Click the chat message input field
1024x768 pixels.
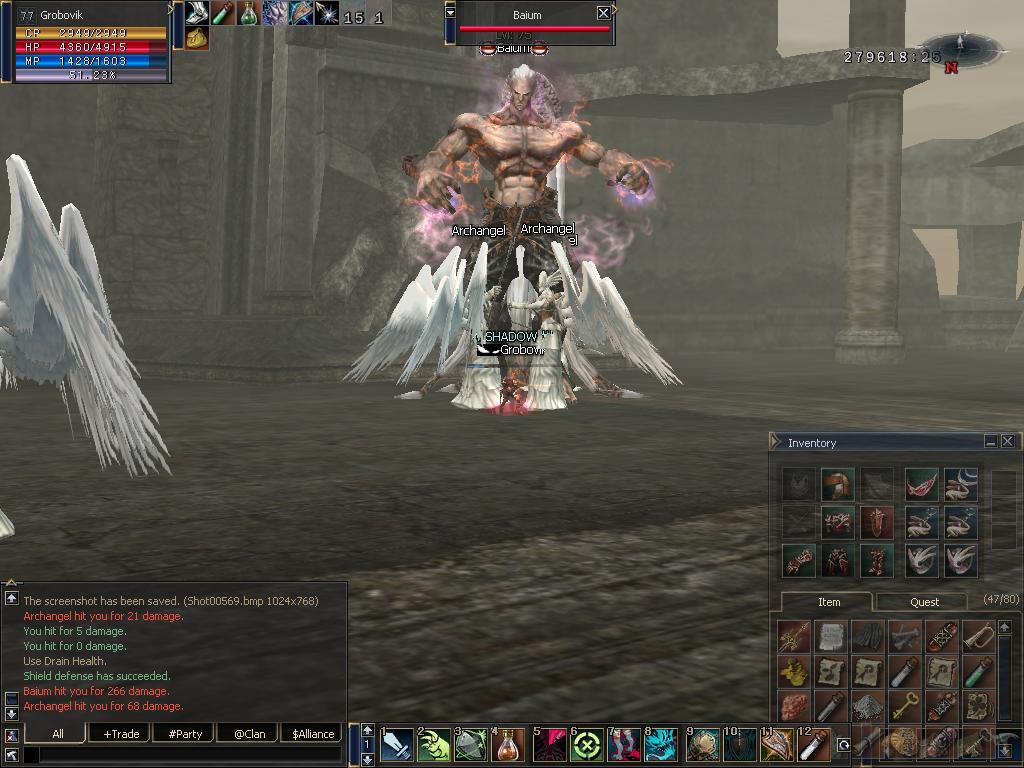pyautogui.click(x=180, y=754)
